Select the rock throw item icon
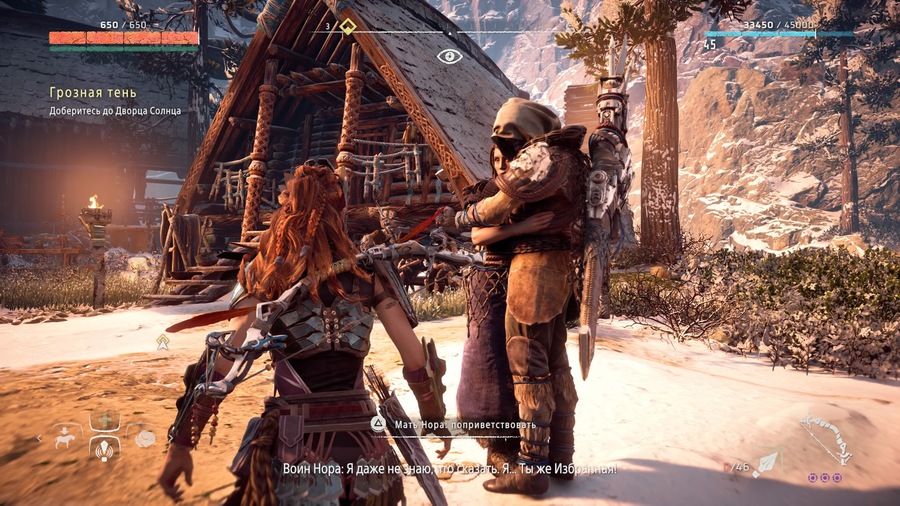900x506 pixels. [x=145, y=438]
